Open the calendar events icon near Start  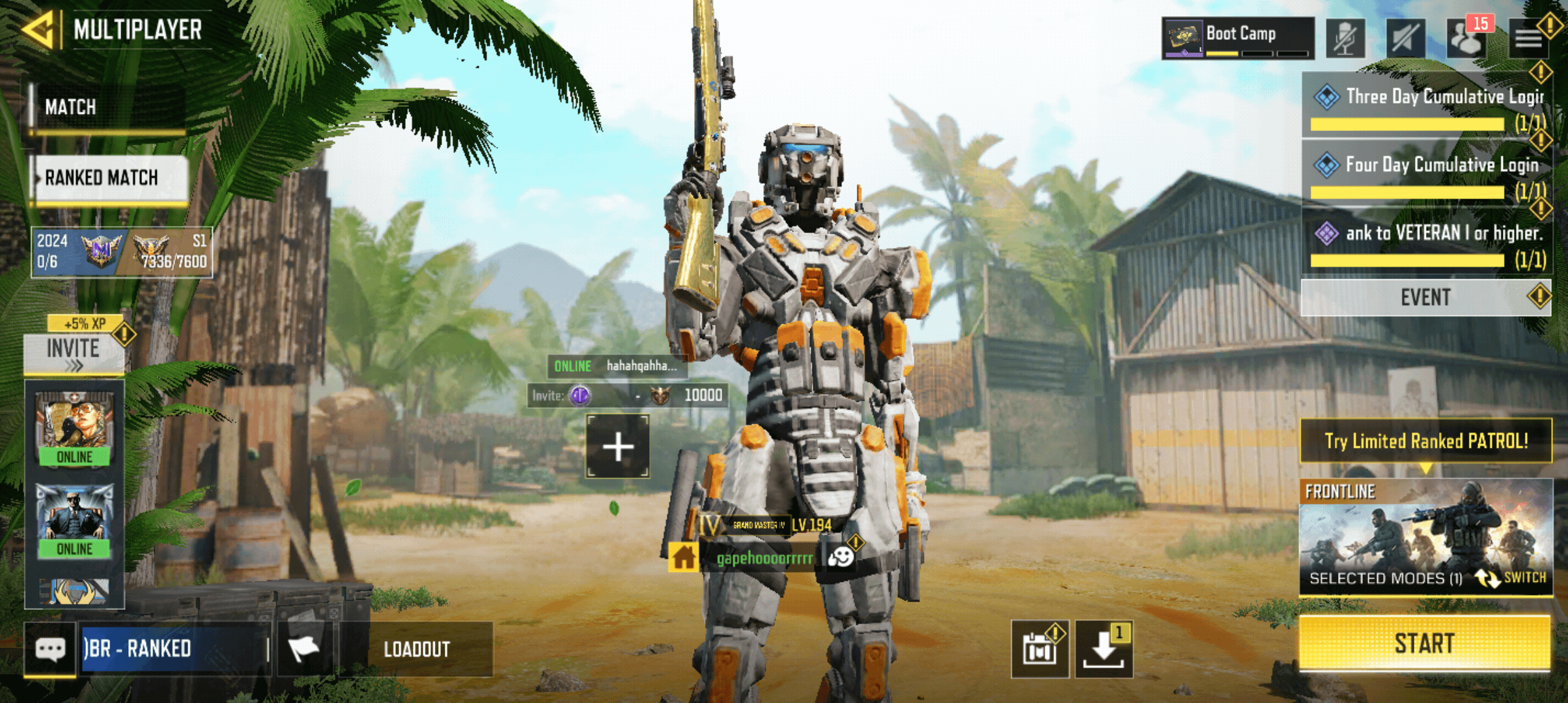tap(1041, 650)
